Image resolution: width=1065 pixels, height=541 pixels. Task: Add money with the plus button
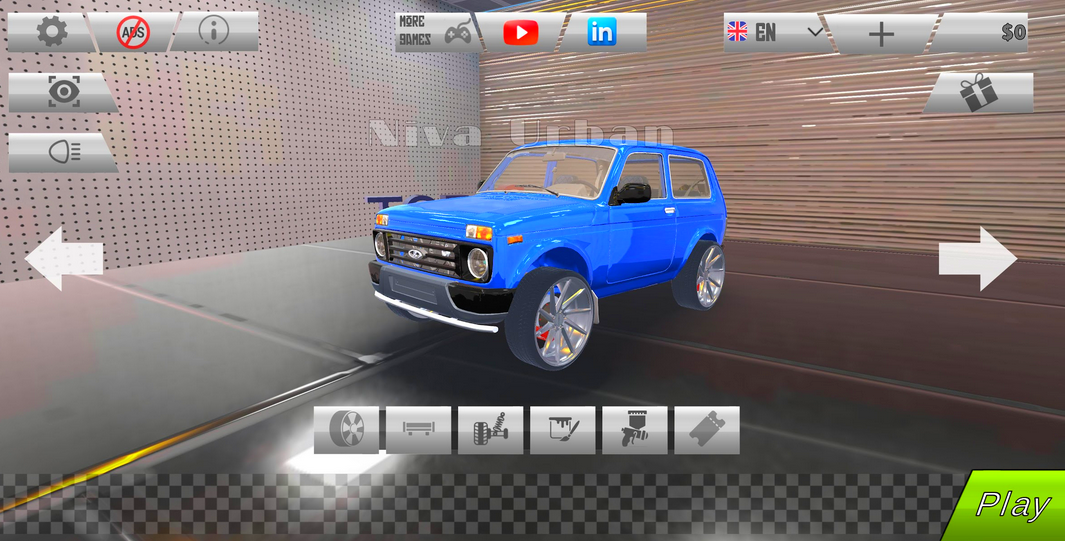tap(880, 33)
